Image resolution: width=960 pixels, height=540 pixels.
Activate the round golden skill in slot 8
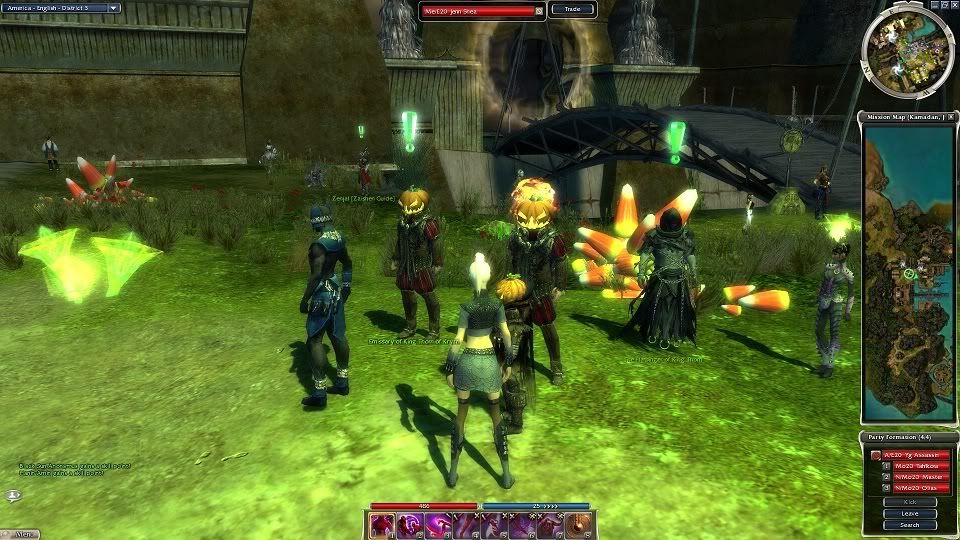tap(577, 525)
